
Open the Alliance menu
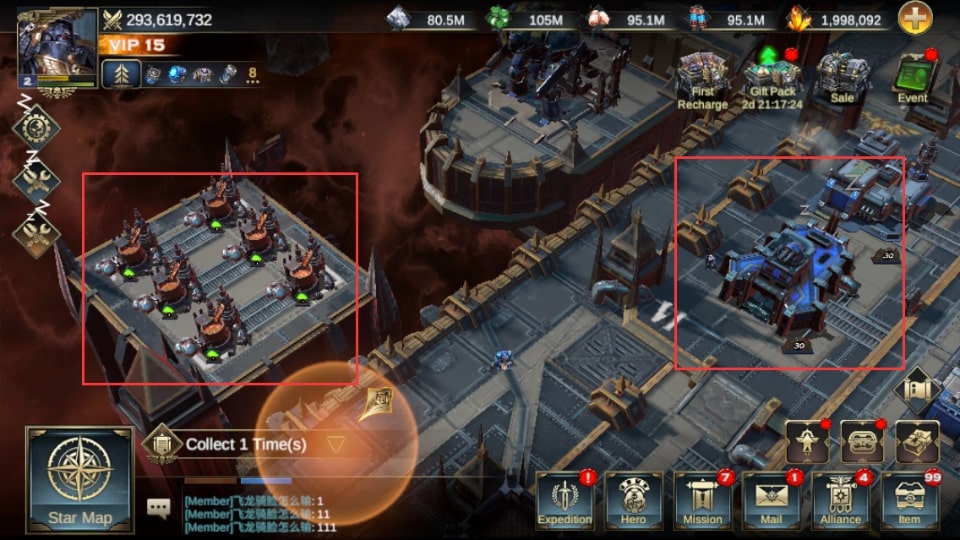pyautogui.click(x=840, y=500)
